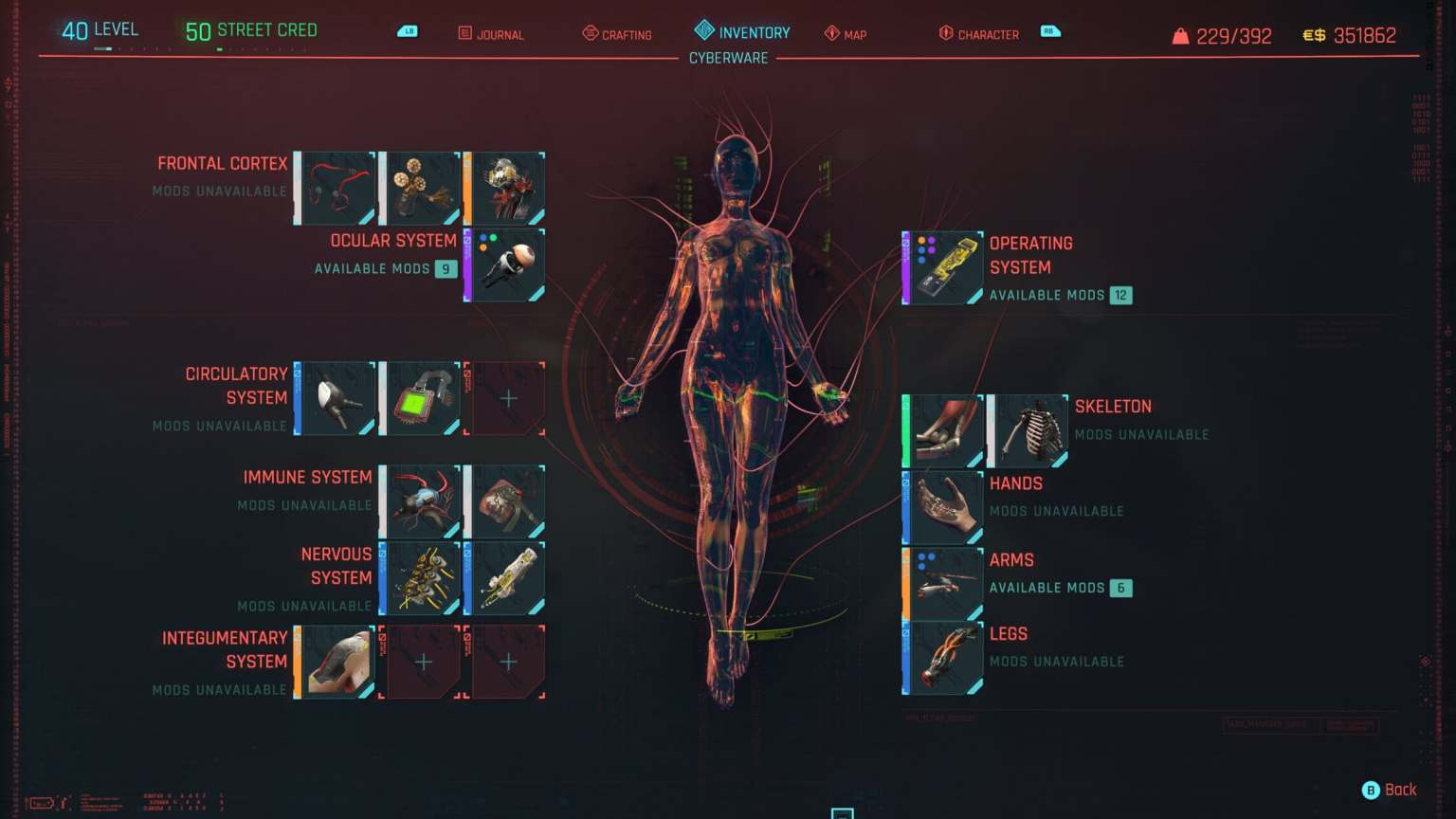Open the Crafting menu
The image size is (1456, 819).
[x=616, y=34]
